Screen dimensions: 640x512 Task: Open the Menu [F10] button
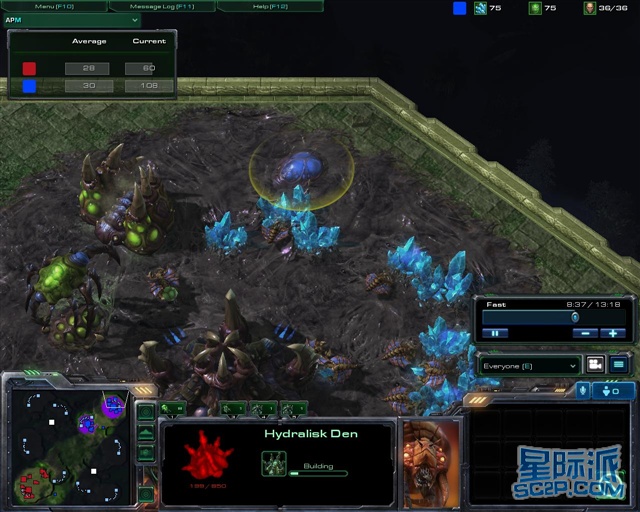click(x=54, y=6)
